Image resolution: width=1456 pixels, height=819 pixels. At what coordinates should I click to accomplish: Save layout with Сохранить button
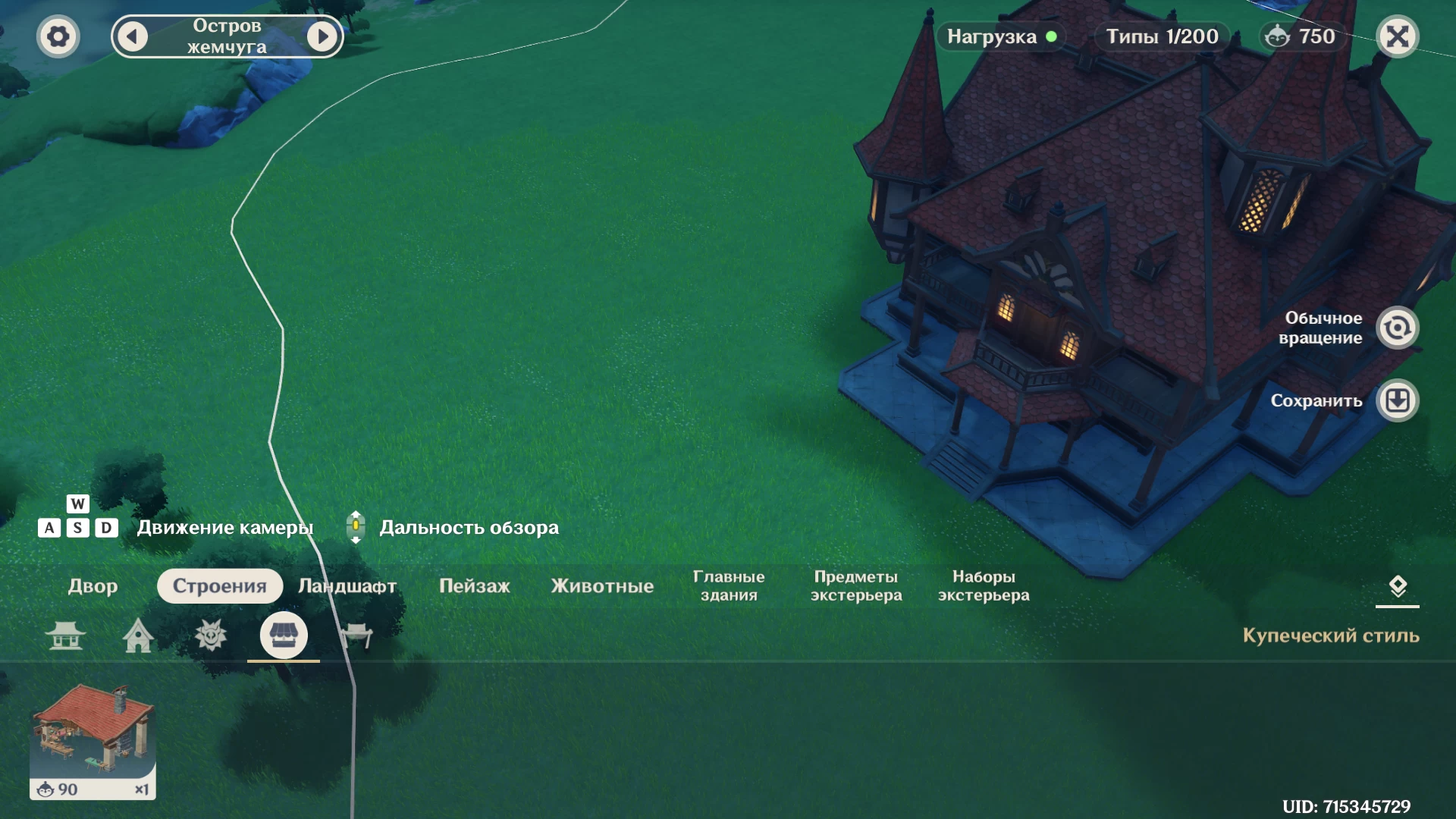[x=1397, y=400]
